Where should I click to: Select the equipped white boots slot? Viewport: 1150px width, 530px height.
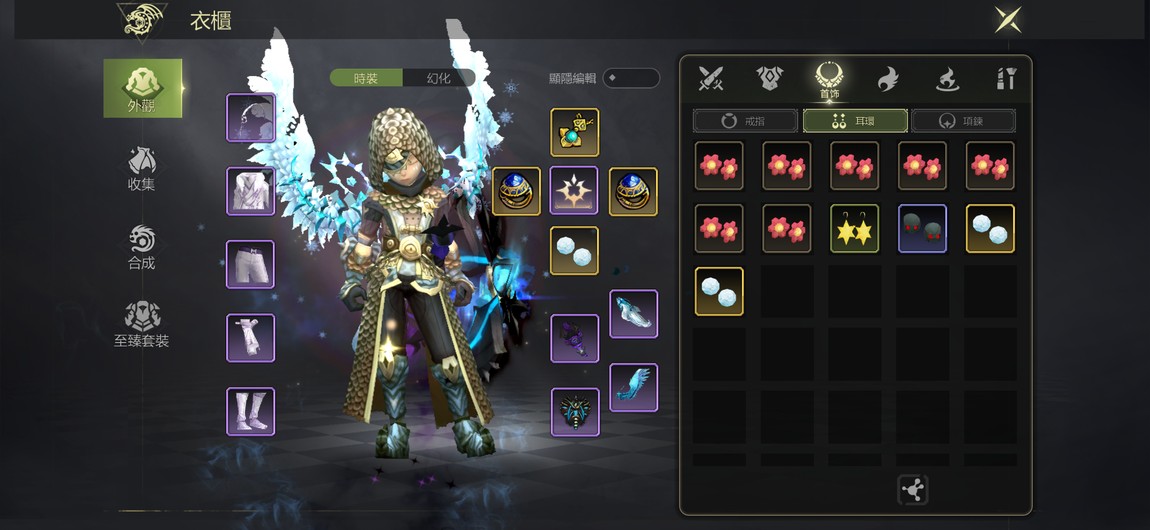point(250,411)
